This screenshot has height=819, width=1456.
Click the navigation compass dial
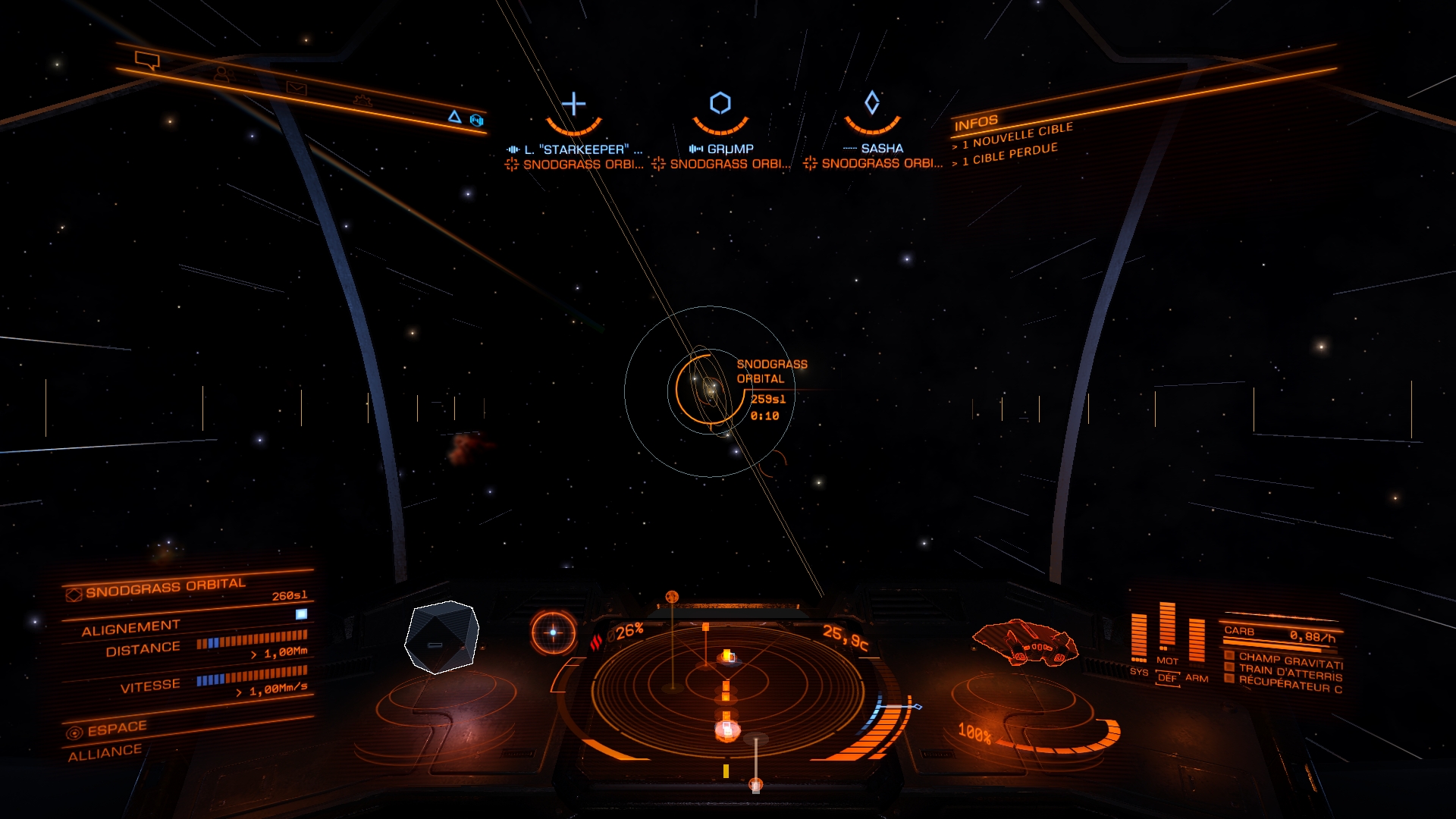coord(553,632)
